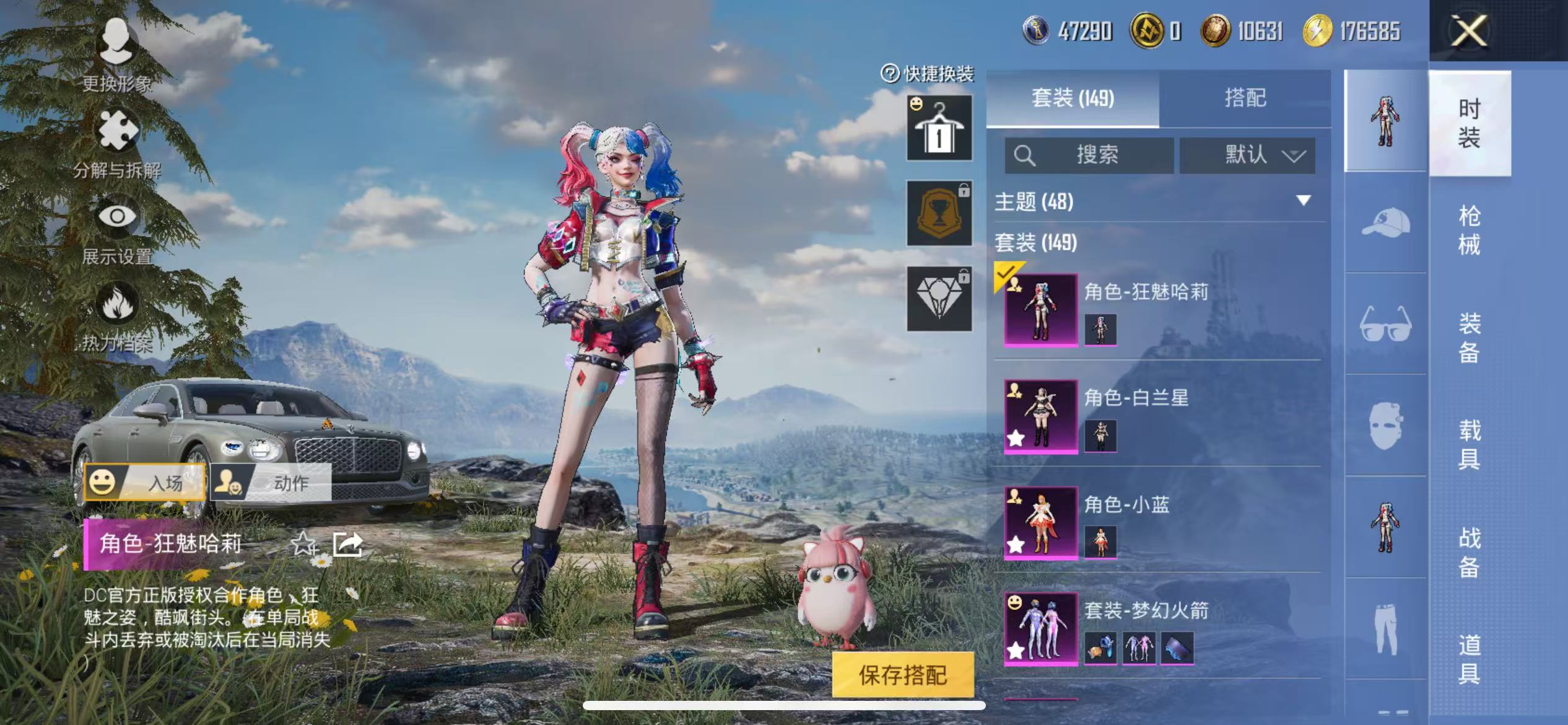
Task: Expand the 主题 (48) section
Action: coord(1303,201)
